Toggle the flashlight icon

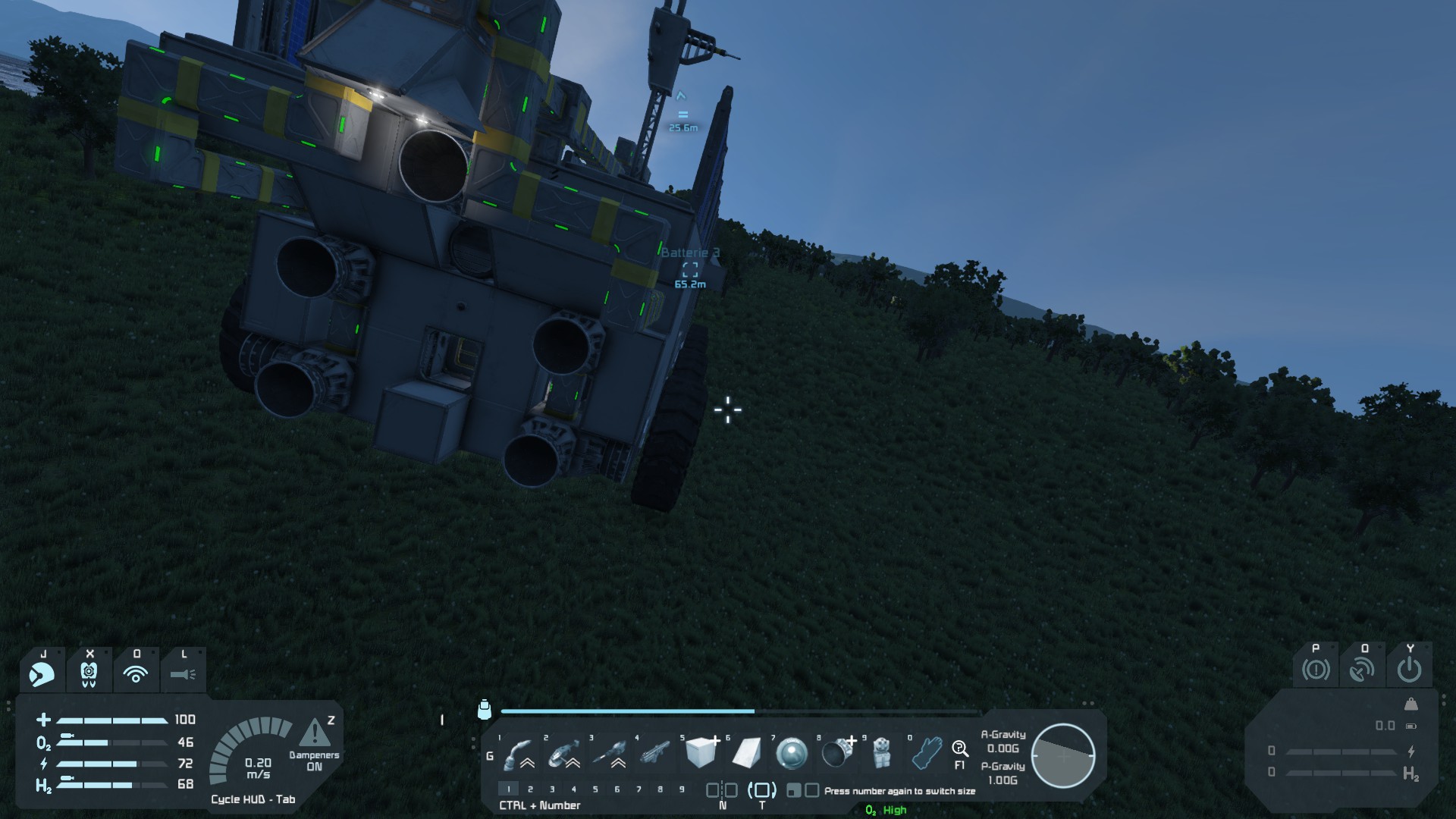pos(183,673)
